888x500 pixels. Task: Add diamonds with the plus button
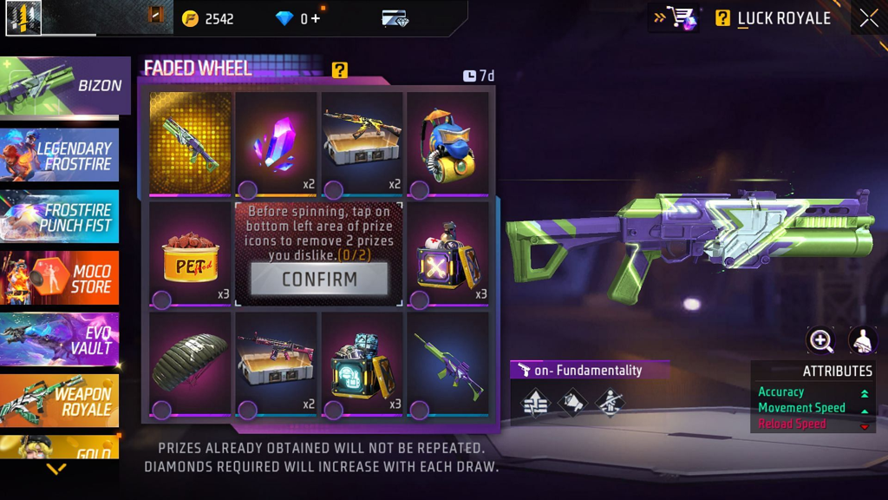[315, 18]
